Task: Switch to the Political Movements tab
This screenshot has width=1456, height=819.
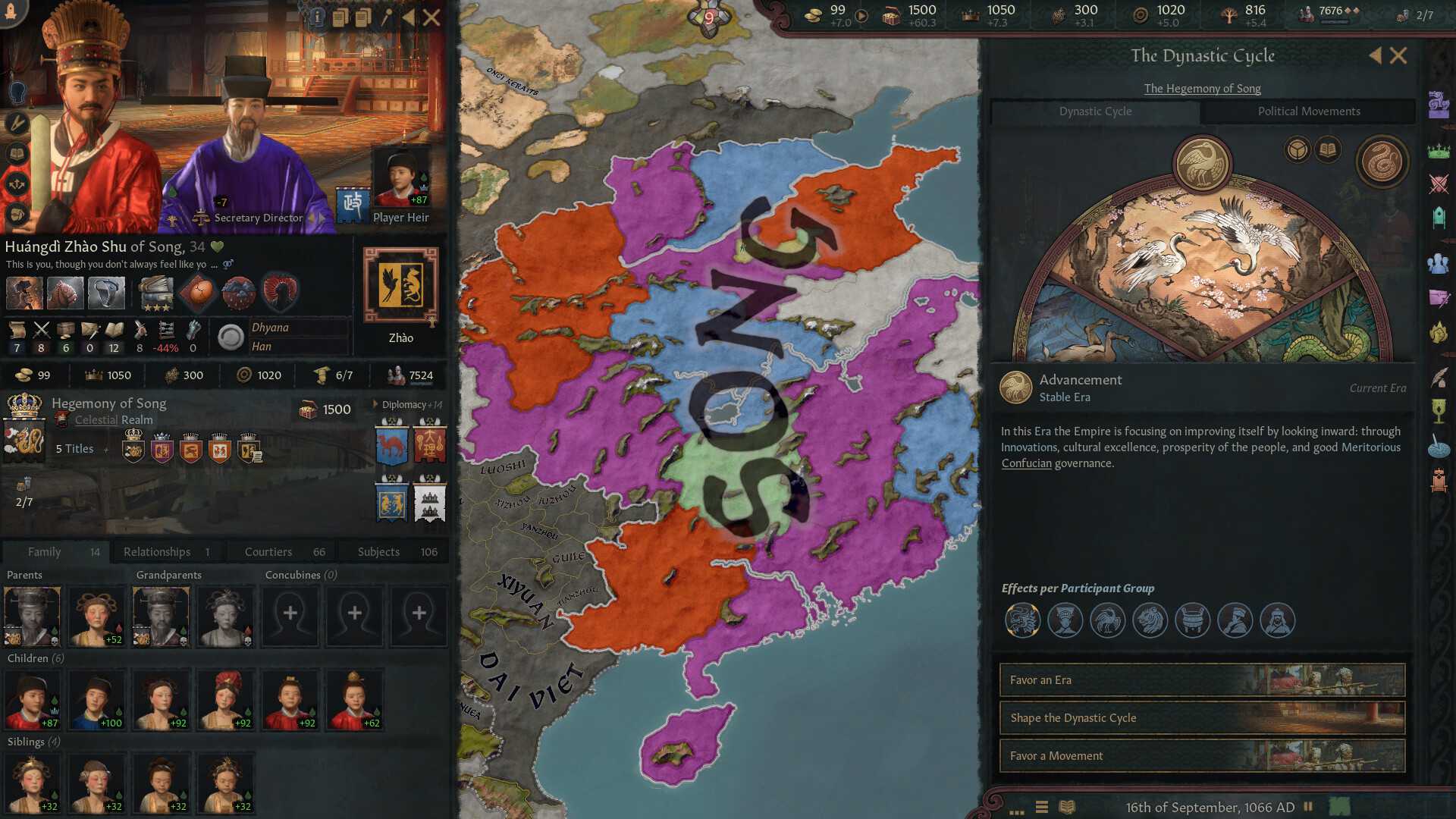Action: click(1310, 111)
